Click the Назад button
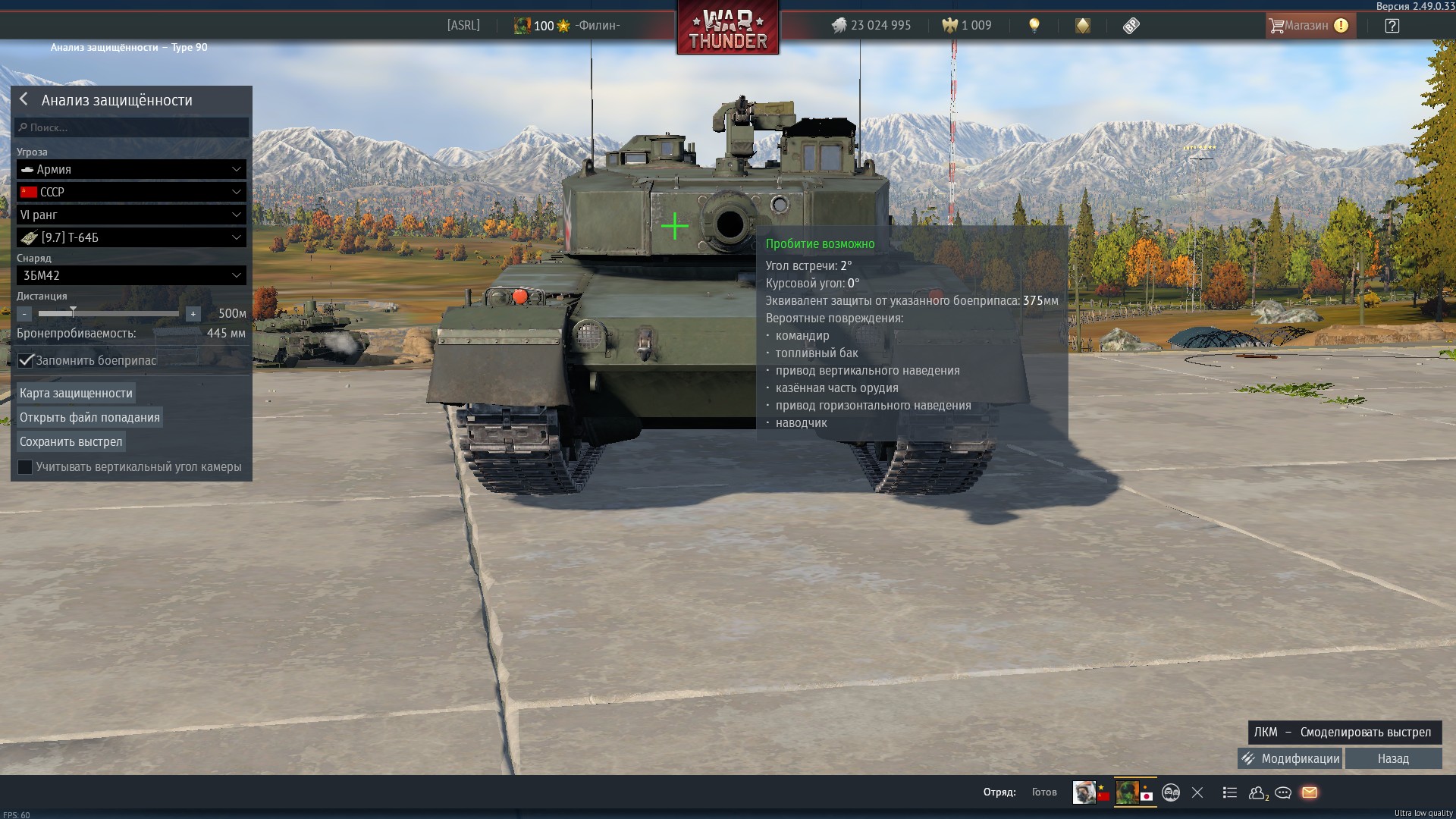This screenshot has width=1456, height=819. click(1393, 758)
